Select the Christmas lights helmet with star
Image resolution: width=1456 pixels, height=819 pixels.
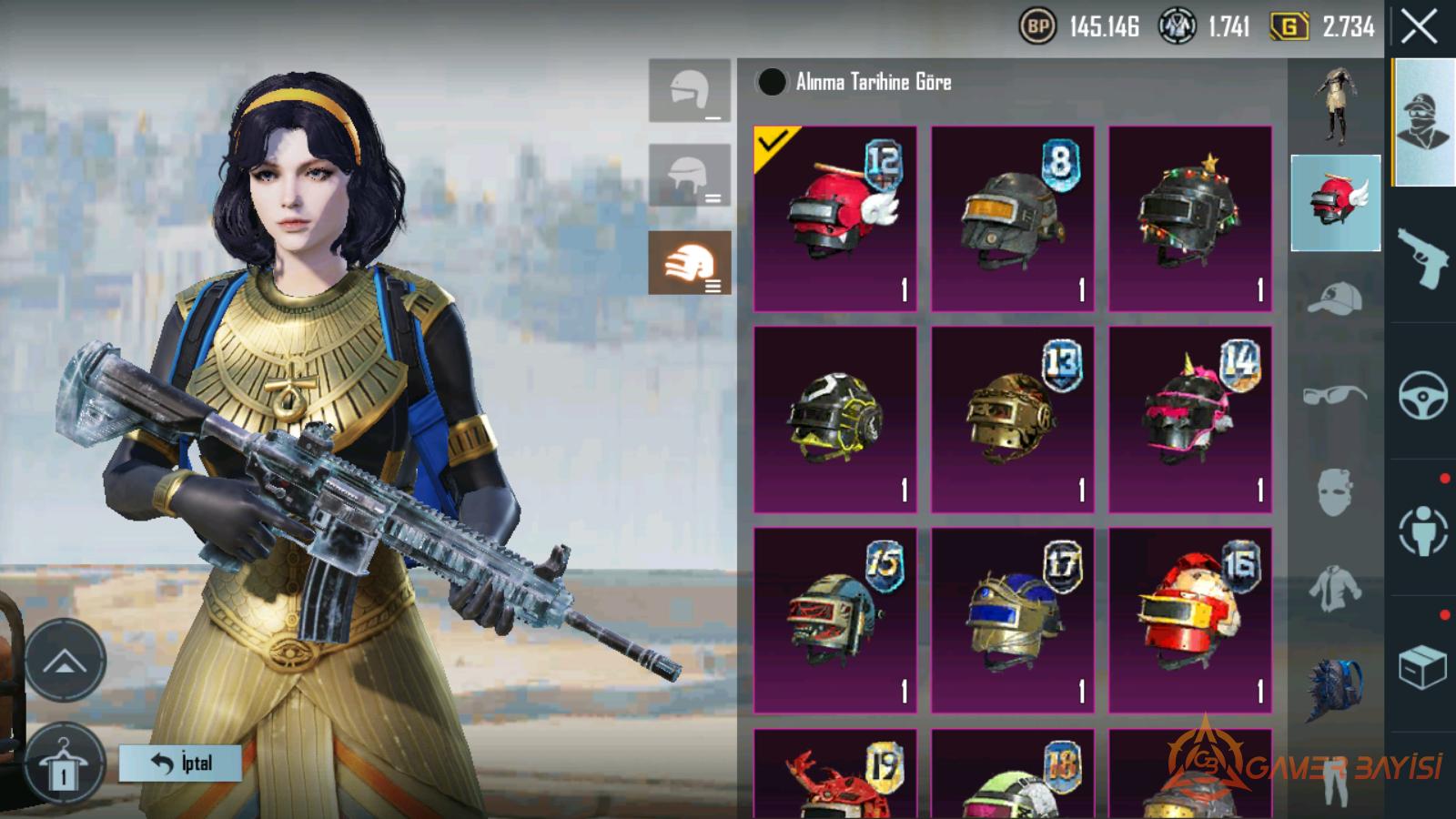tap(1189, 219)
